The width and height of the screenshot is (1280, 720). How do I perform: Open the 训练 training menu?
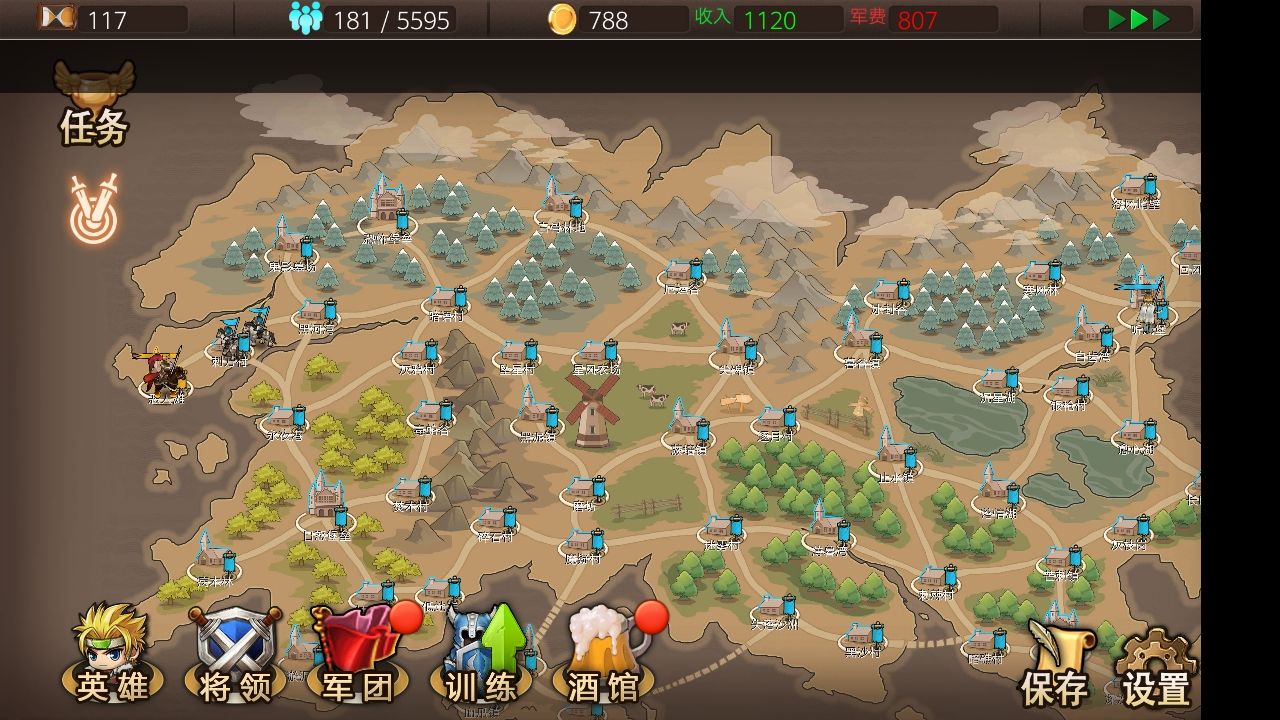pyautogui.click(x=481, y=655)
